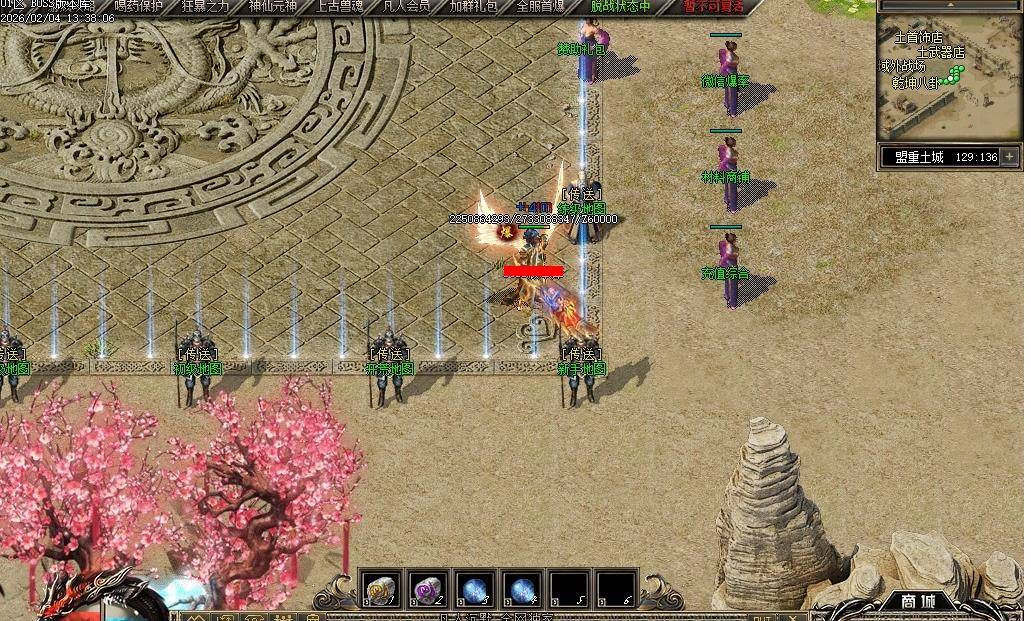Open the 凡人会员 membership menu

pyautogui.click(x=407, y=6)
